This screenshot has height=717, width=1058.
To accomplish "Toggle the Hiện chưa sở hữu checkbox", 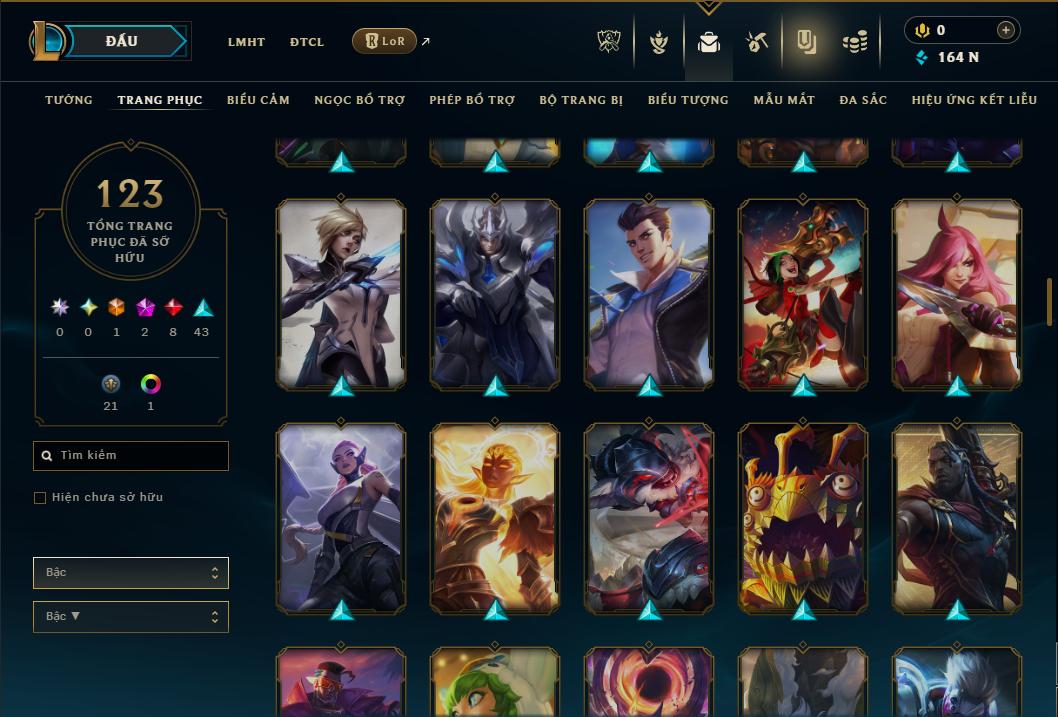I will 40,498.
